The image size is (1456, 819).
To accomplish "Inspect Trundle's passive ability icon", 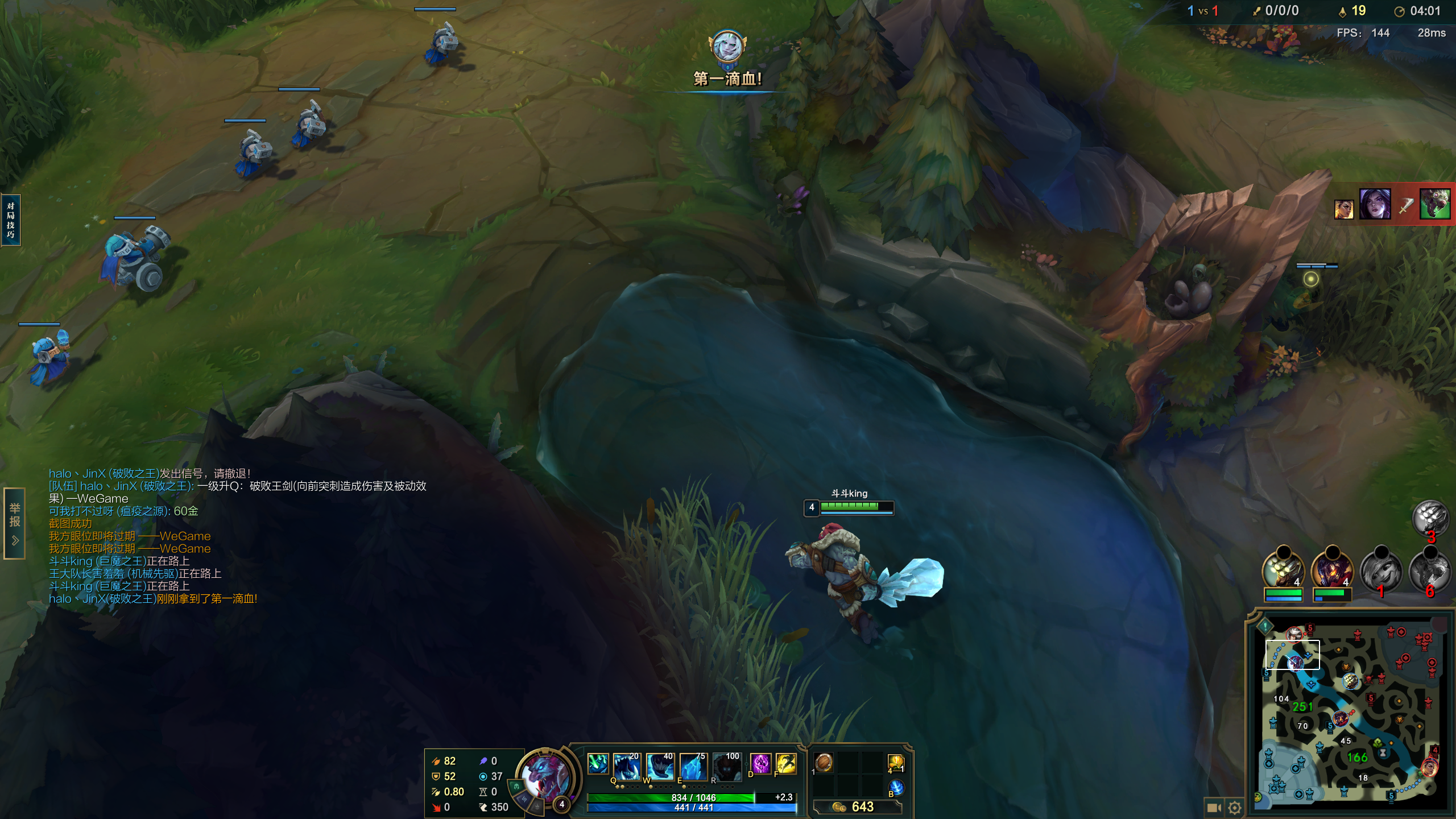I will (x=598, y=764).
